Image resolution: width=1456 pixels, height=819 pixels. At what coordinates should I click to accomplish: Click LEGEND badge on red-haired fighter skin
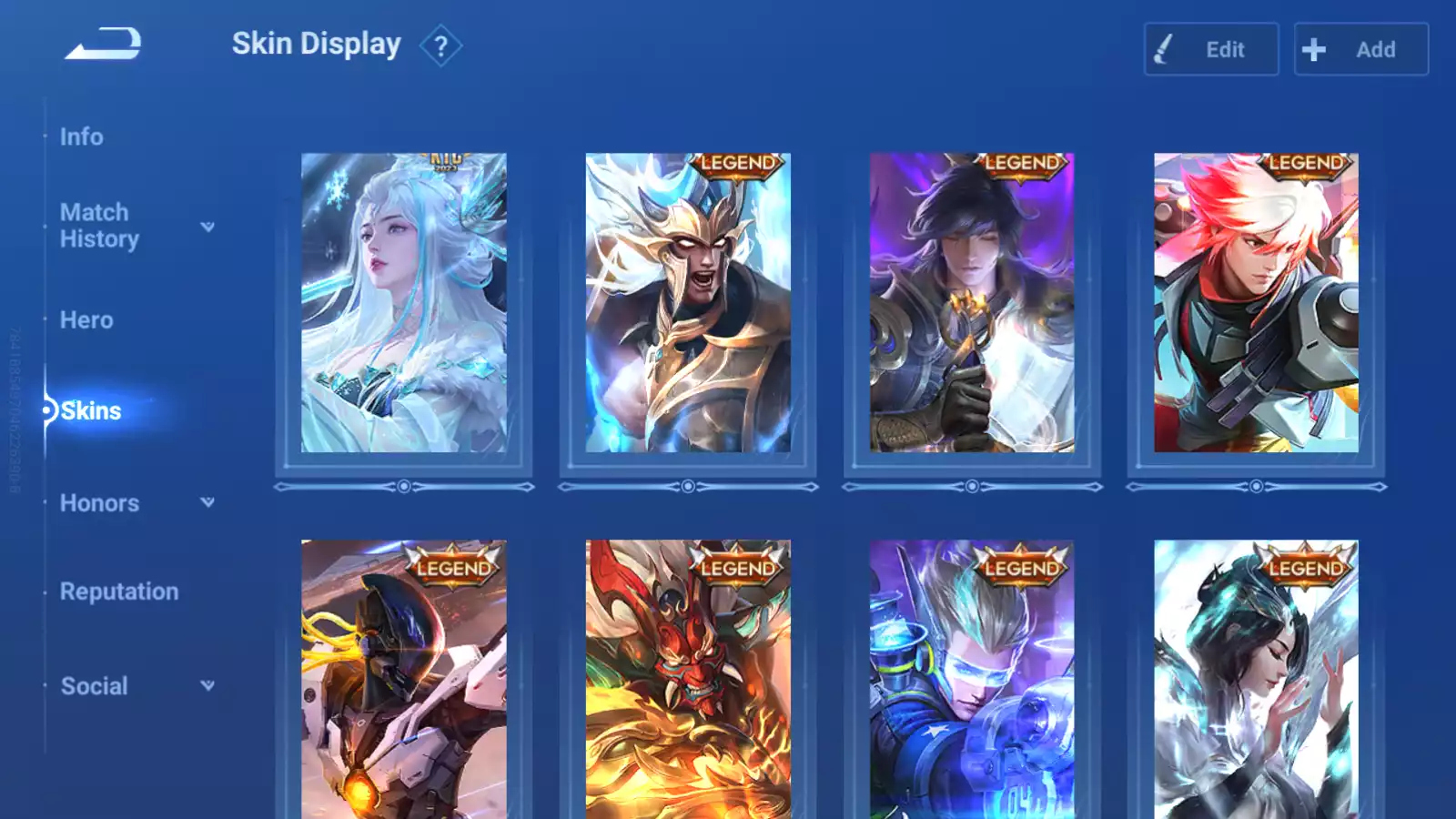[x=1305, y=165]
